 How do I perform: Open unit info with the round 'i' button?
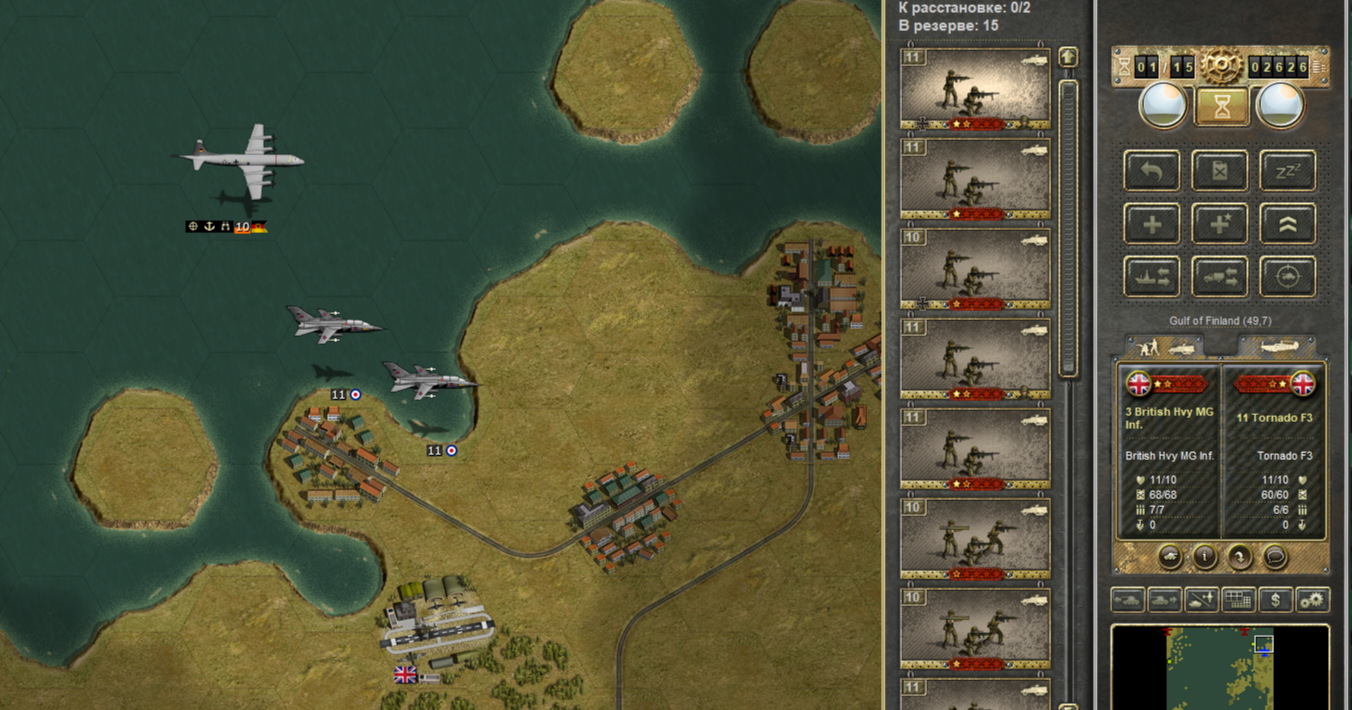[1205, 556]
